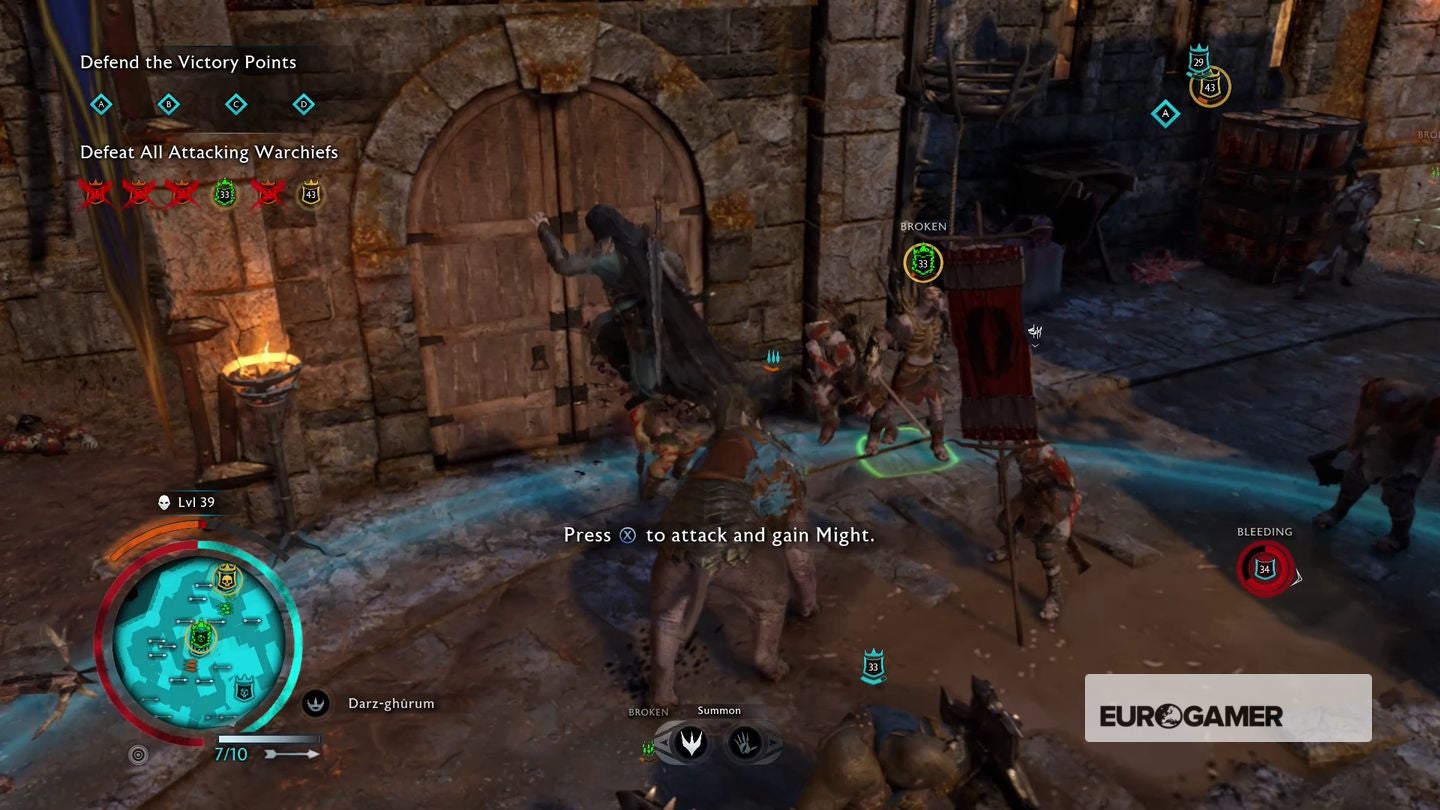Image resolution: width=1440 pixels, height=810 pixels.
Task: Toggle the A waypoint diamond near the top right
Action: point(1163,114)
